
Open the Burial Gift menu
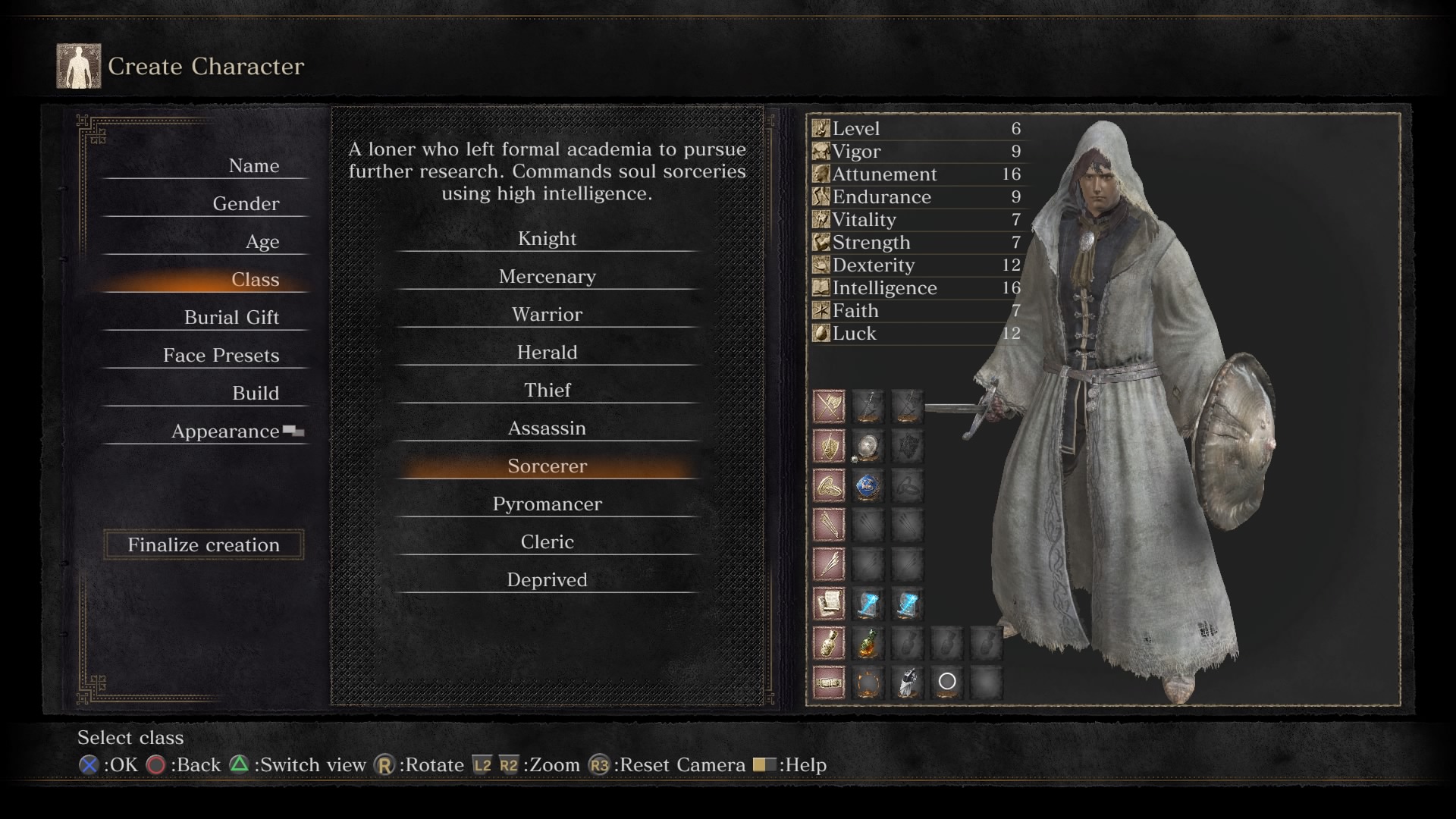tap(231, 318)
